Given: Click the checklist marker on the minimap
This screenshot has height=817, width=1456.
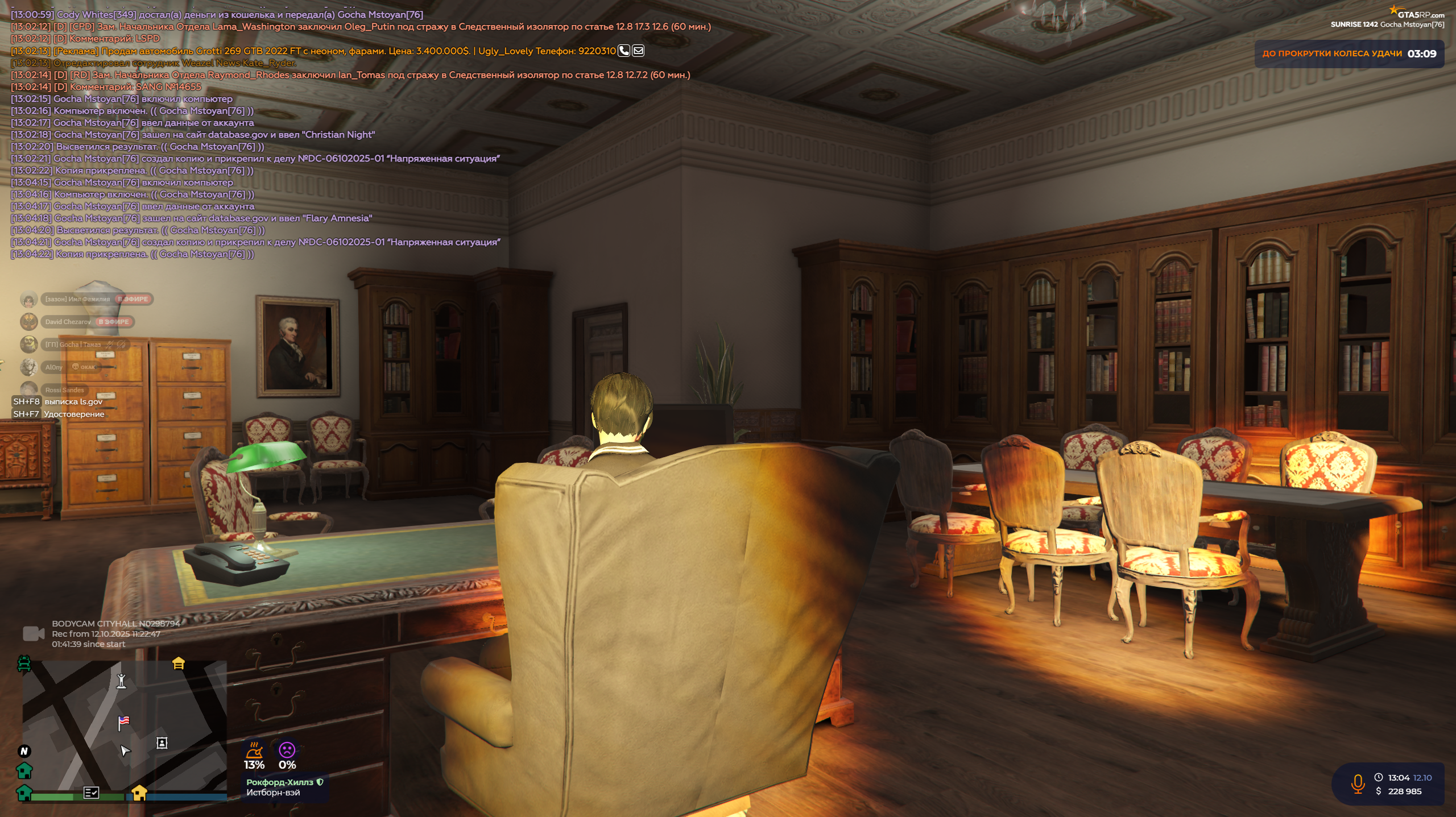Looking at the screenshot, I should tap(91, 792).
